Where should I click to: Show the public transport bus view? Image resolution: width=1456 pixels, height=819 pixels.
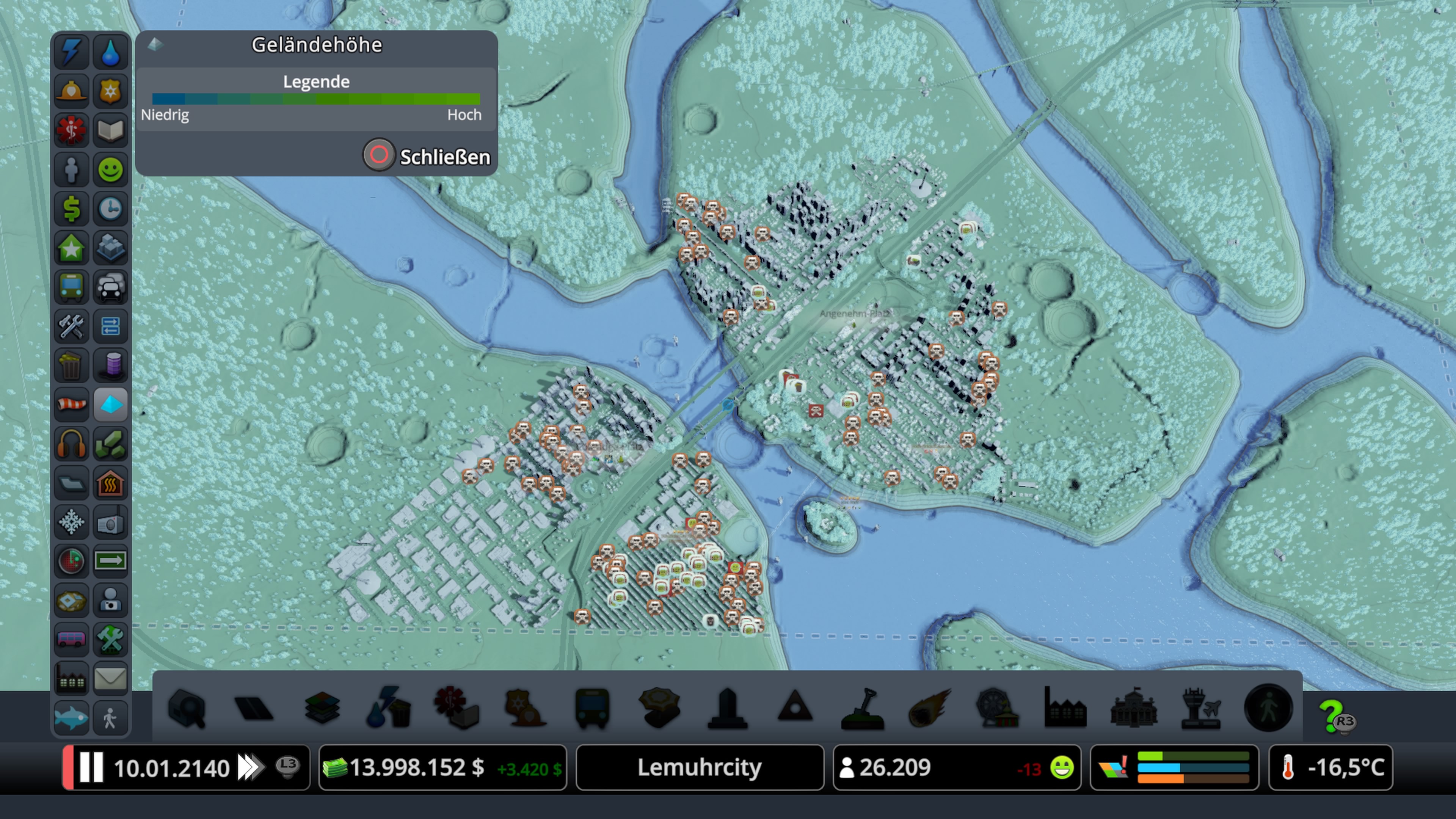[71, 287]
